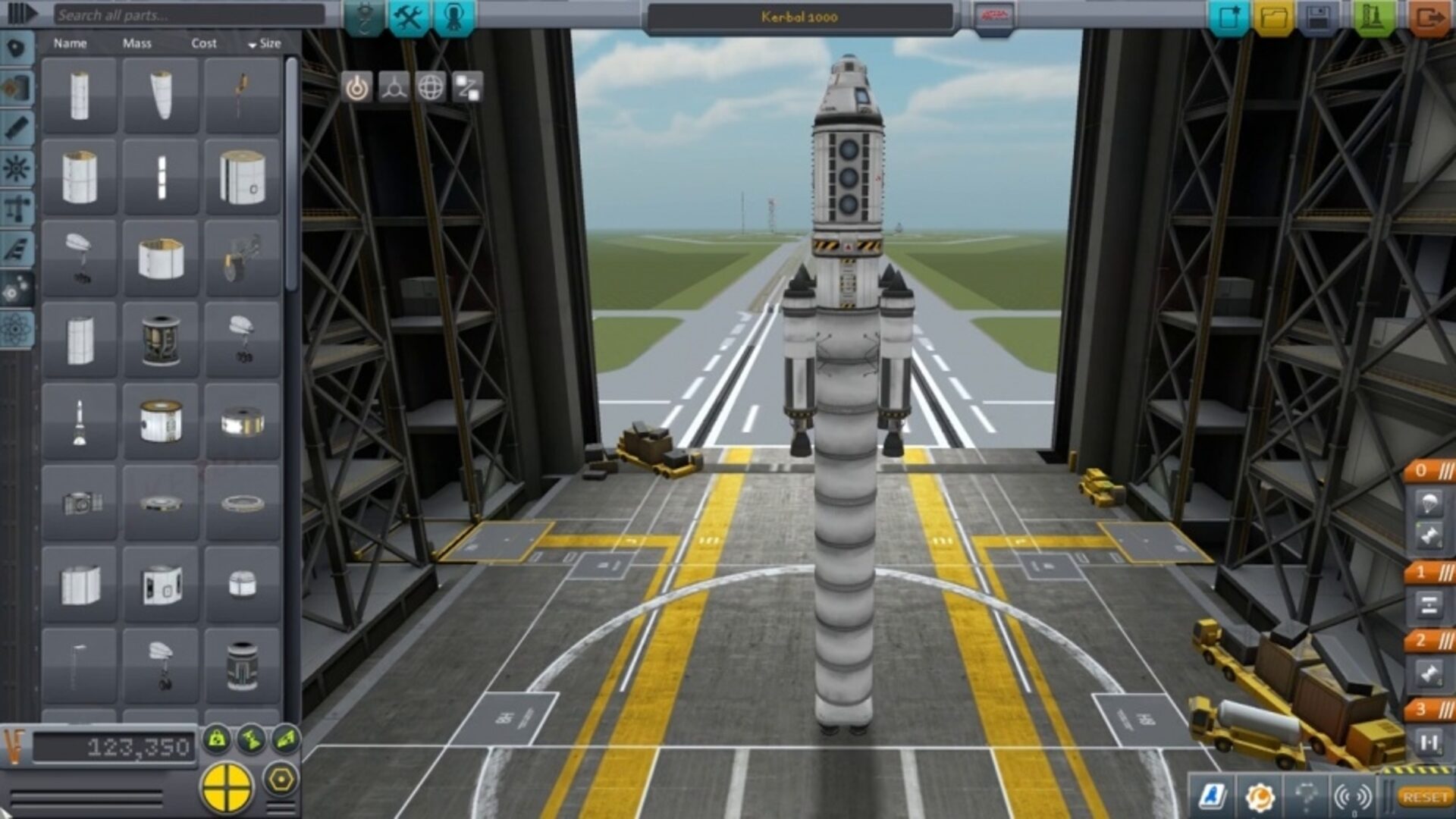
Task: Pick the camera part from the list
Action: [x=80, y=503]
